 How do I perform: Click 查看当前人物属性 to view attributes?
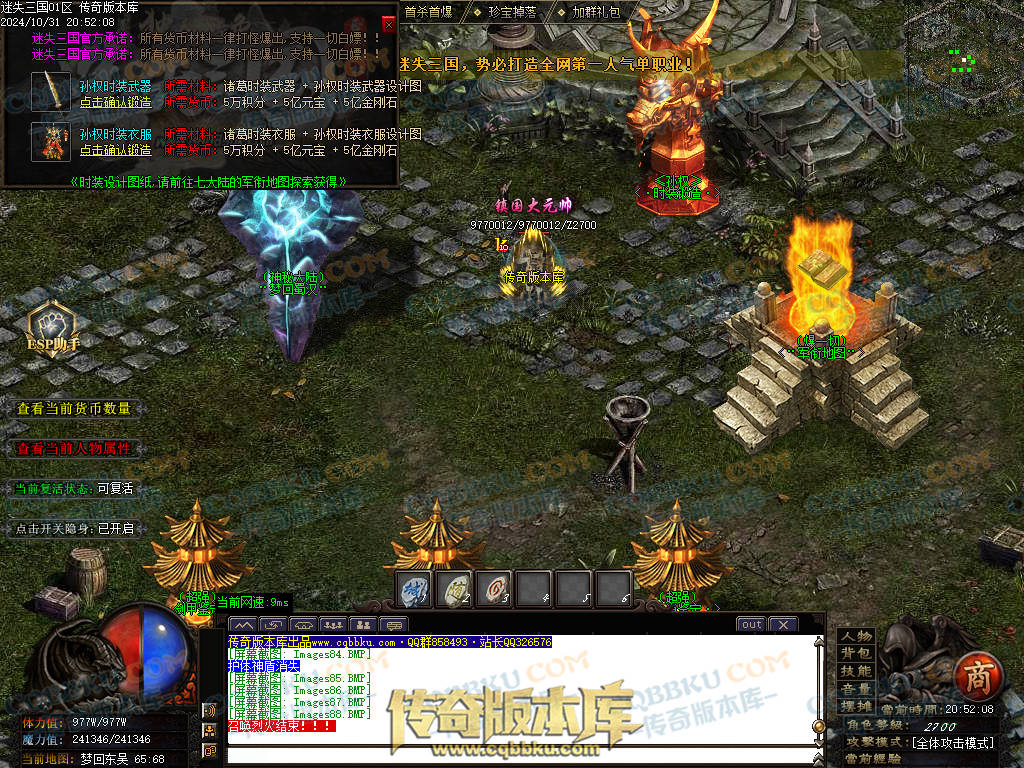74,448
